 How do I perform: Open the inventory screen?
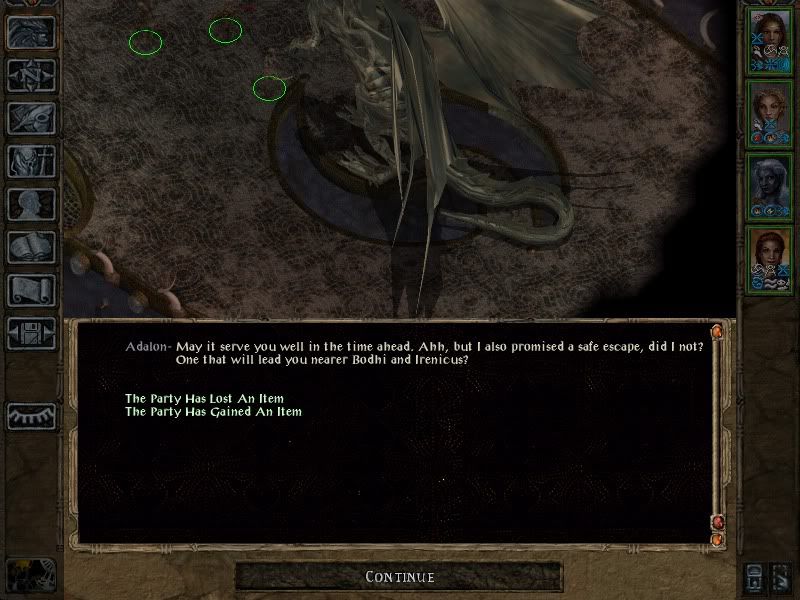pos(30,161)
